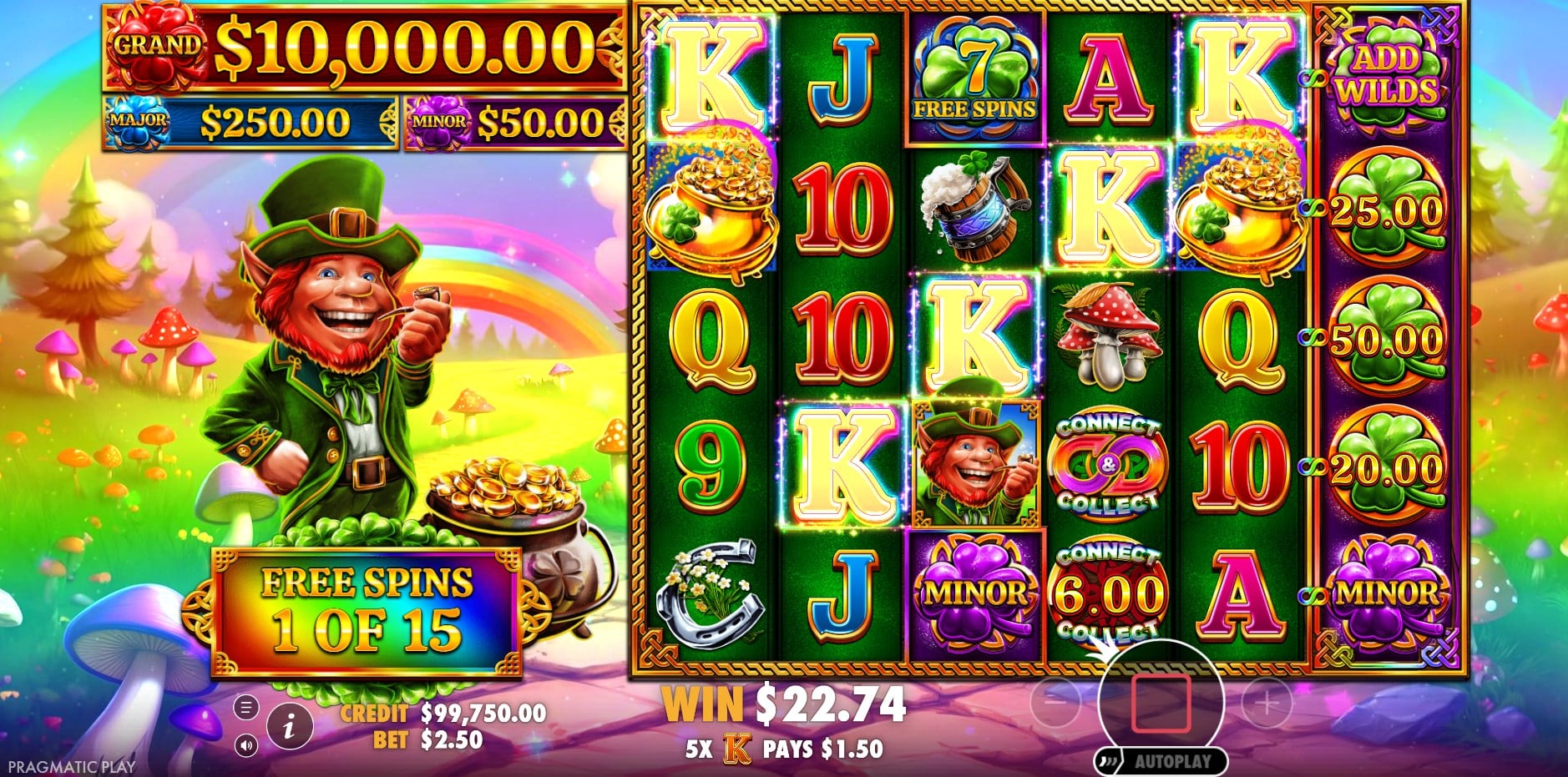Stop the spin with the red square button
1568x777 pixels.
[x=1160, y=703]
